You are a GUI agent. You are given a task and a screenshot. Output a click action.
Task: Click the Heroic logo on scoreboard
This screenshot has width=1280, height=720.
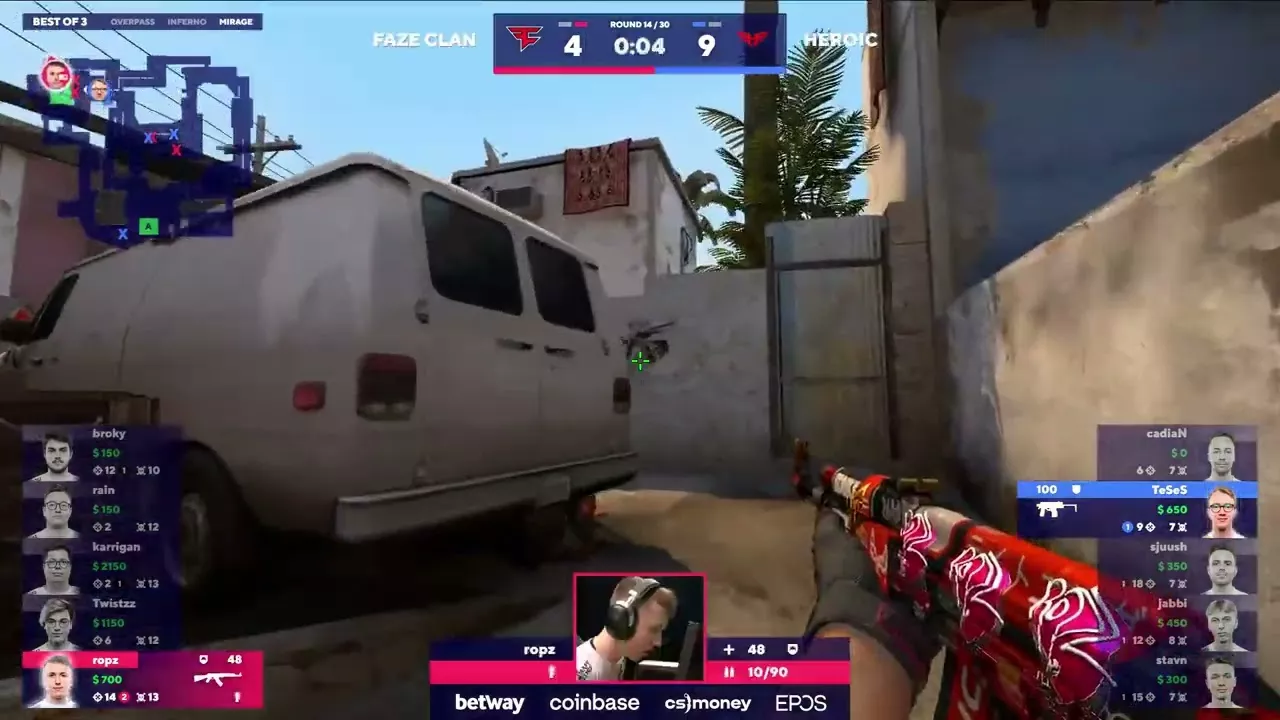[754, 40]
